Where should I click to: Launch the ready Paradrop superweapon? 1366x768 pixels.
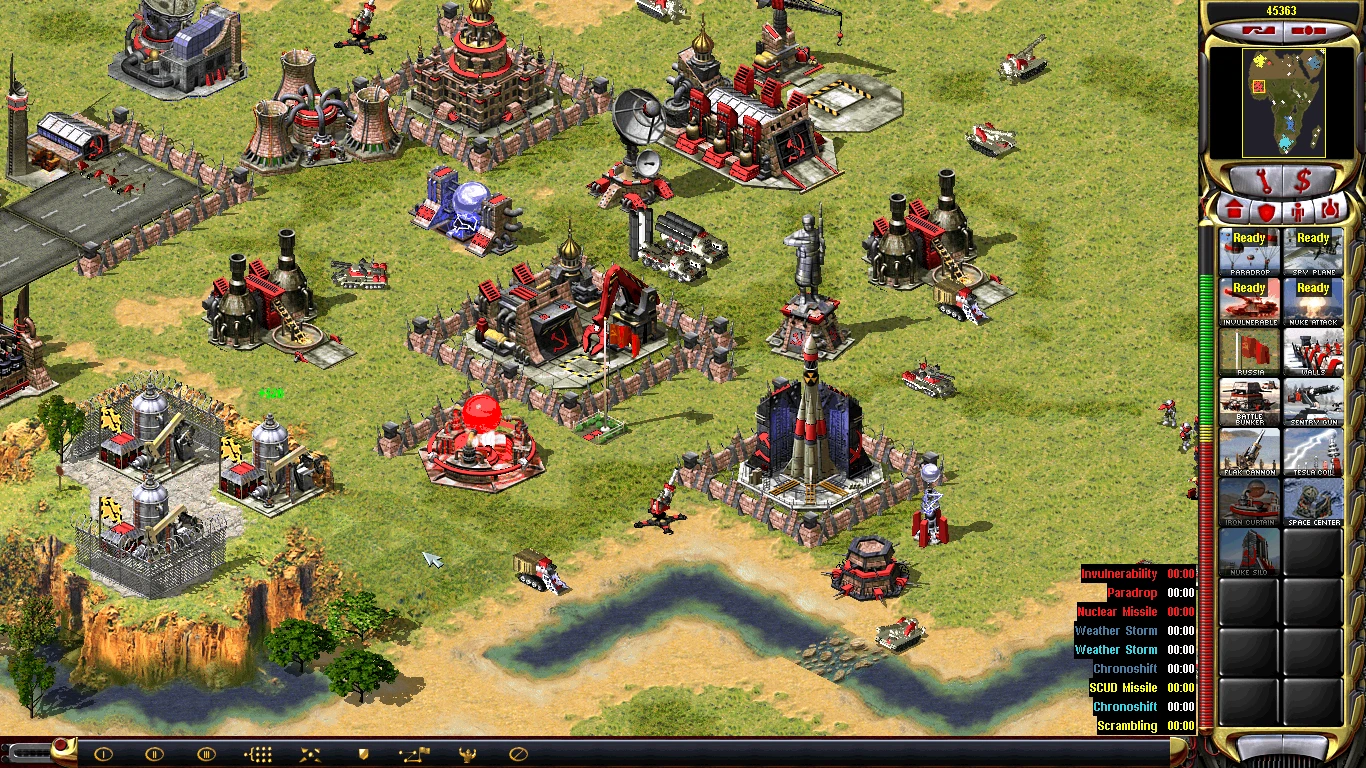[x=1249, y=252]
